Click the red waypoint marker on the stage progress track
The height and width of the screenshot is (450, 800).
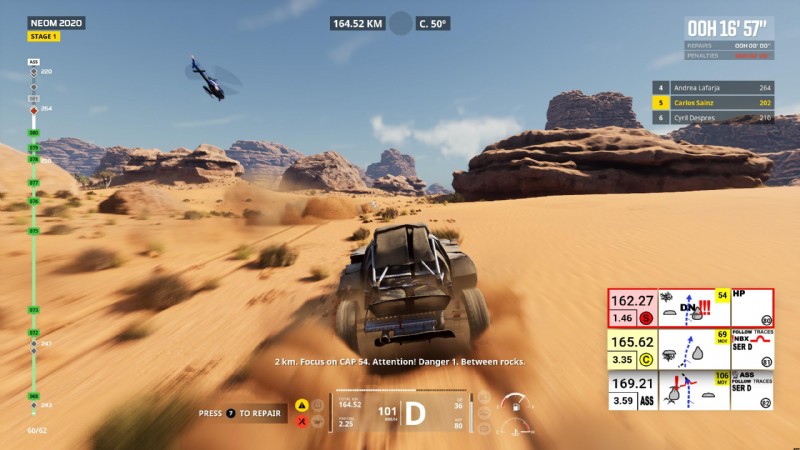(x=33, y=110)
